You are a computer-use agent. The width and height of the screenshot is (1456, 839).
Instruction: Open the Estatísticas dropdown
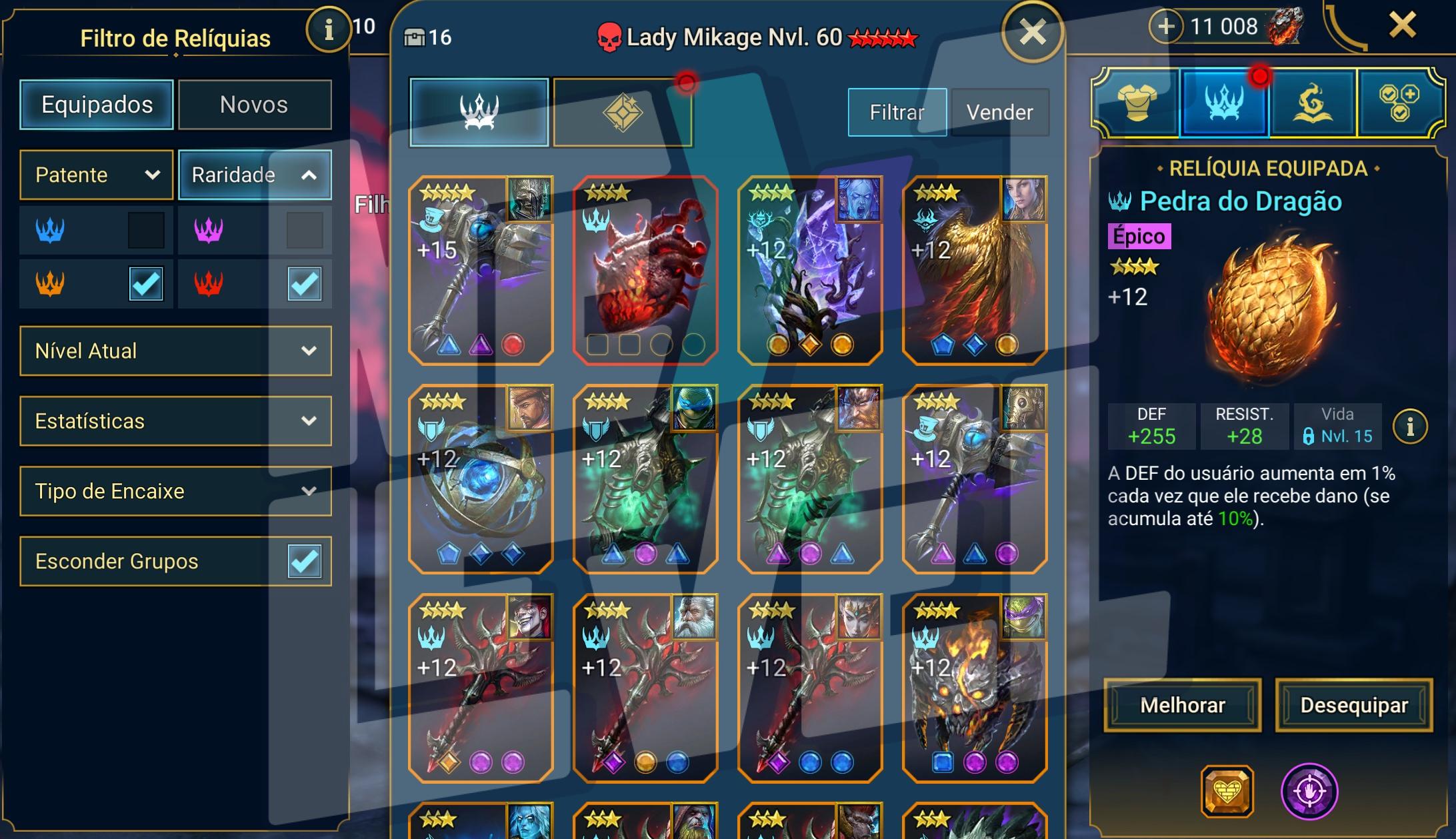(x=175, y=421)
